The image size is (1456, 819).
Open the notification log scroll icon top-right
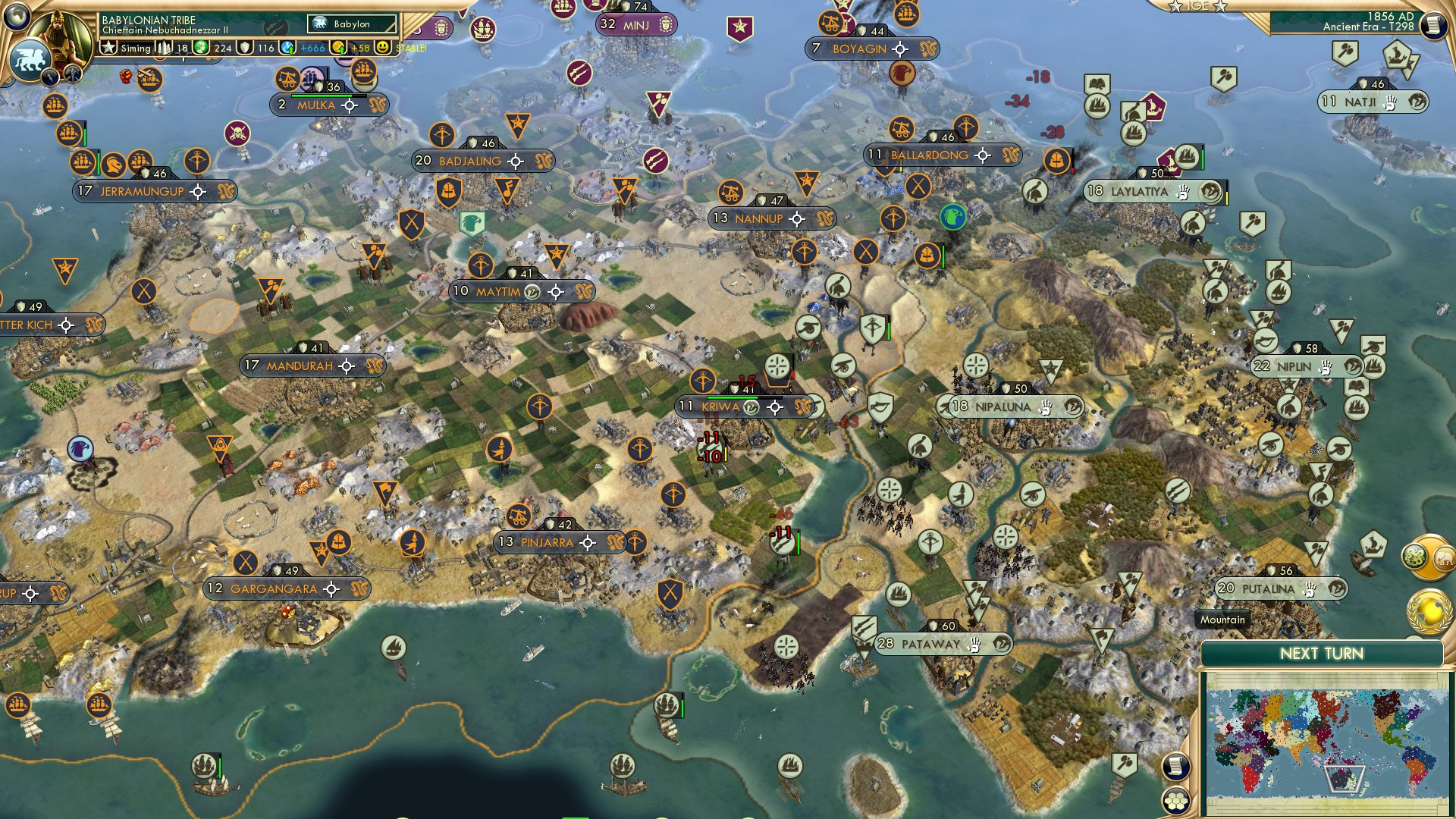pyautogui.click(x=1435, y=24)
